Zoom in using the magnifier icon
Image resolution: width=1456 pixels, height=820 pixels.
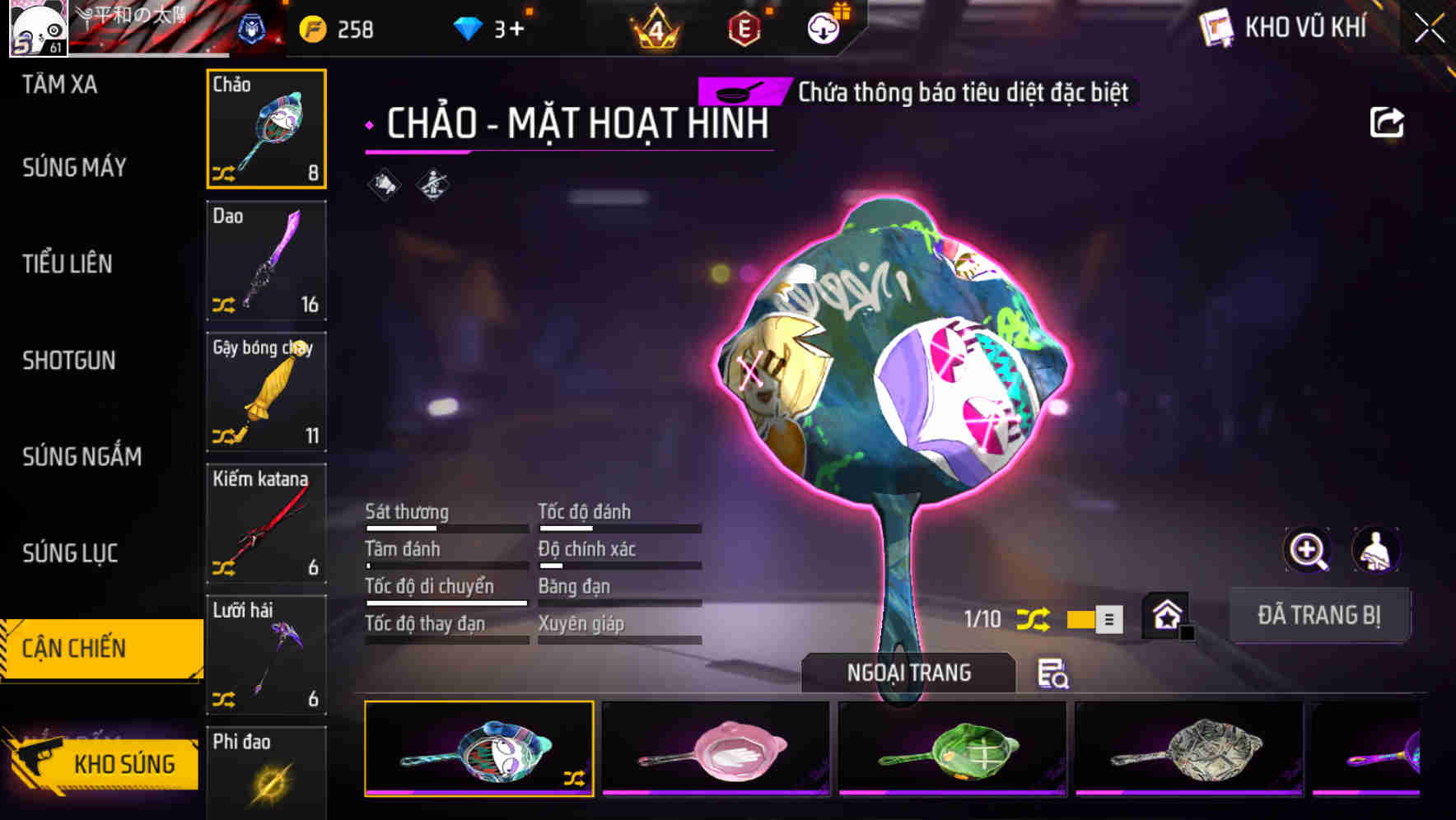point(1307,550)
